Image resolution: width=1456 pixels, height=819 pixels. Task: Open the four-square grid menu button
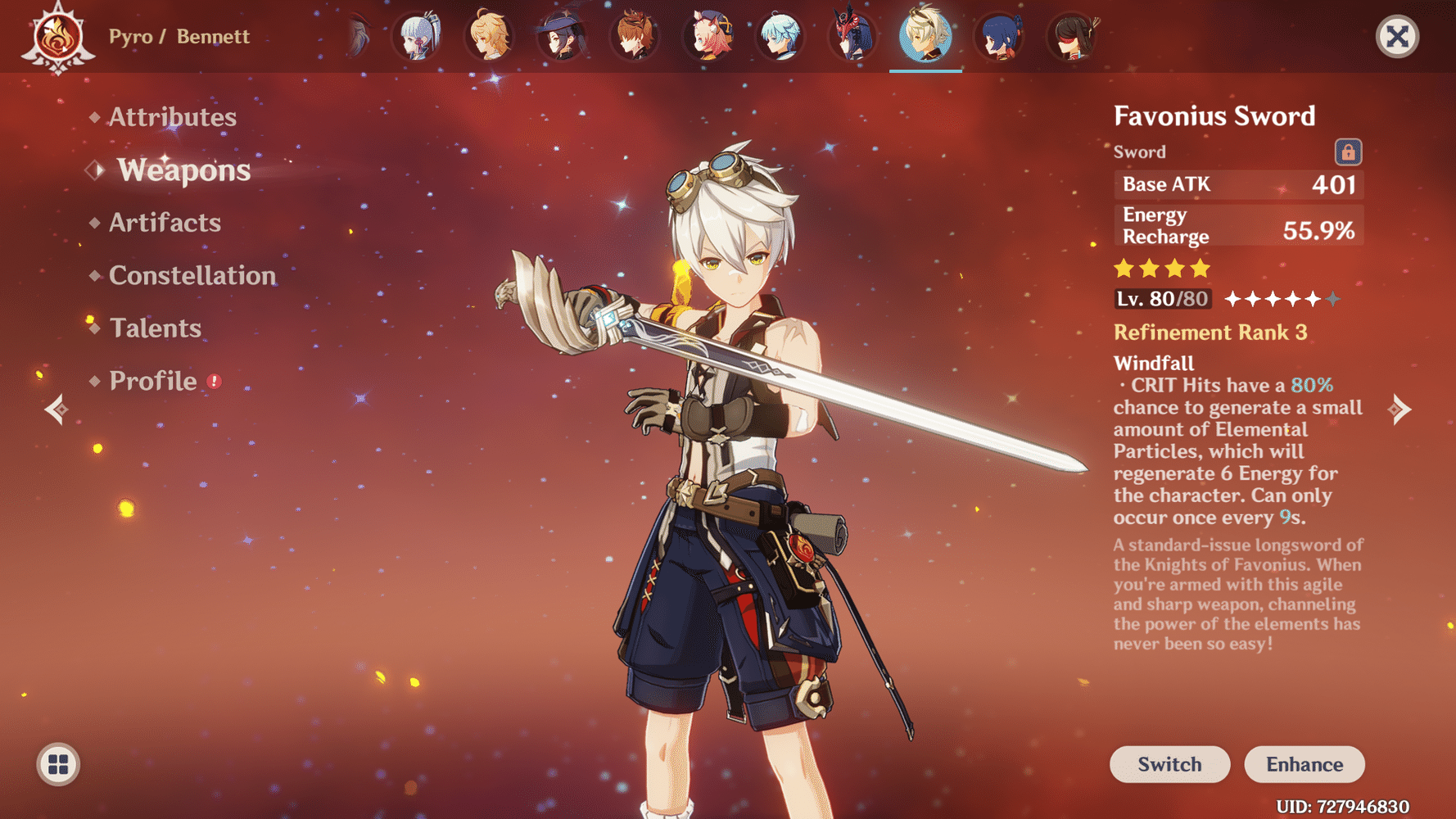coord(58,764)
